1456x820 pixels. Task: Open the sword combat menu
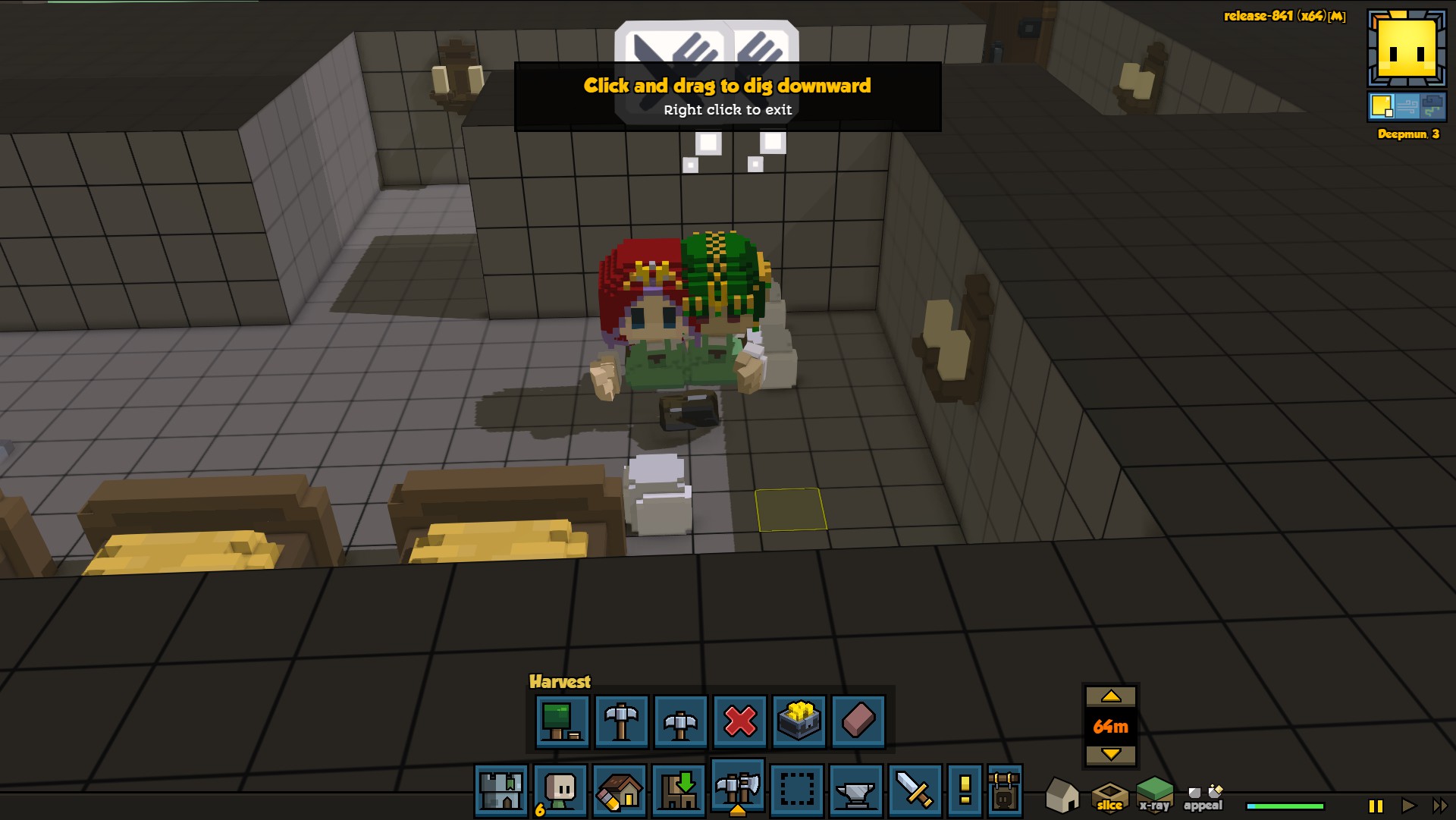pyautogui.click(x=915, y=790)
